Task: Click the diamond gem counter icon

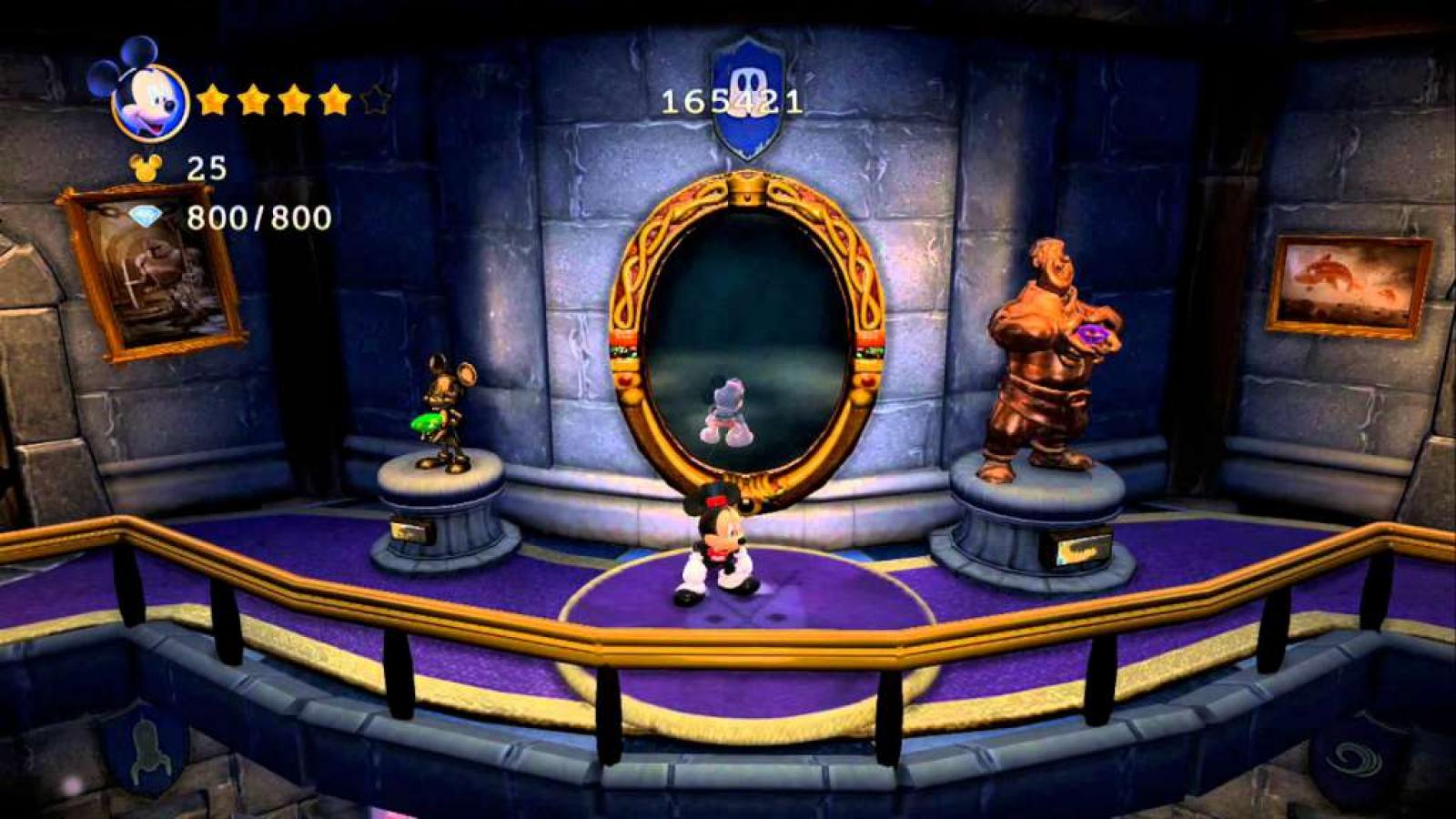Action: [144, 217]
